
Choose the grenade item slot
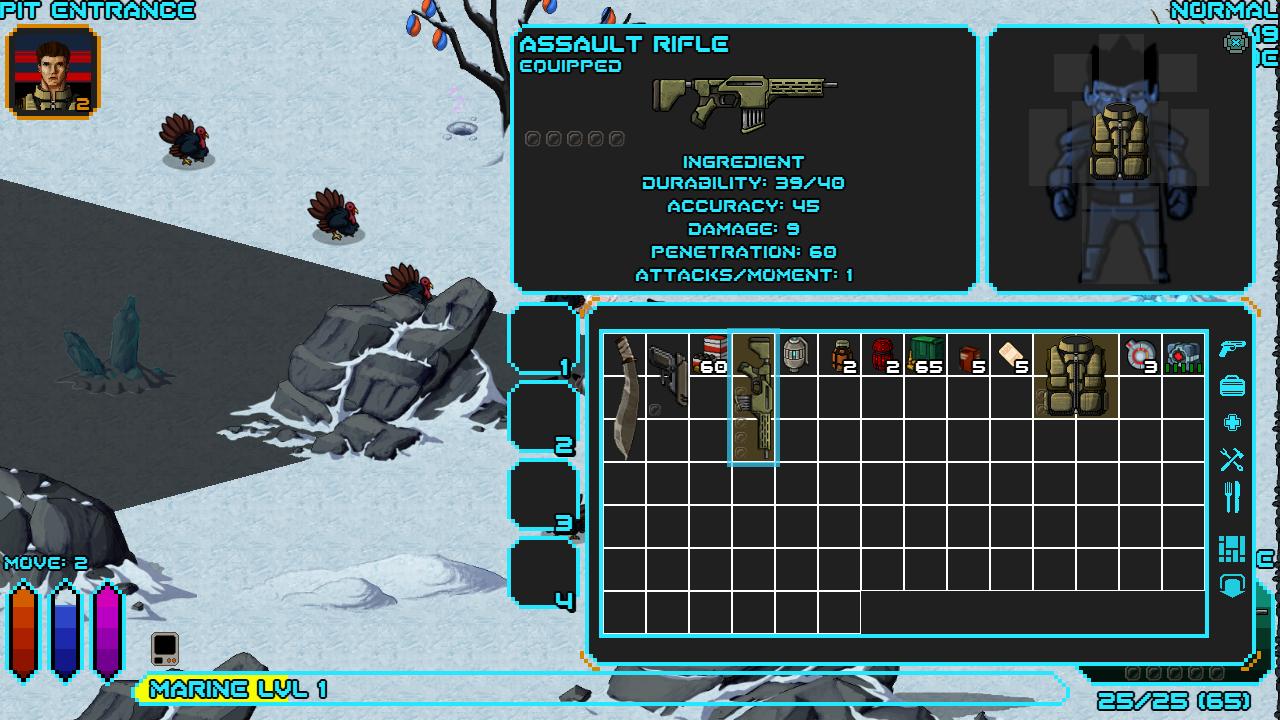pos(796,355)
